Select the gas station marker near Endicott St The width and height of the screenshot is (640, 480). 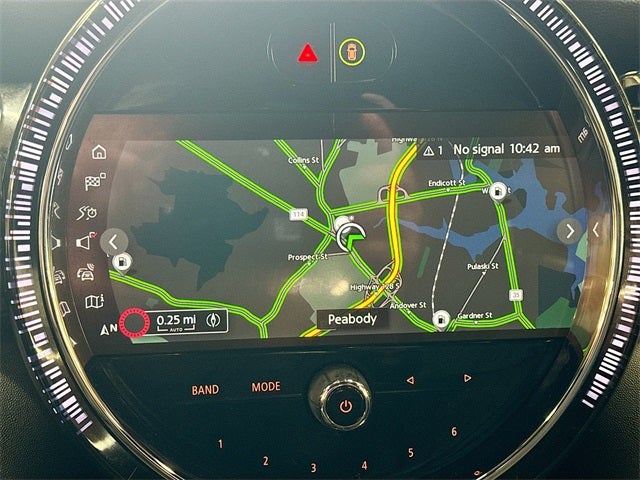click(498, 195)
